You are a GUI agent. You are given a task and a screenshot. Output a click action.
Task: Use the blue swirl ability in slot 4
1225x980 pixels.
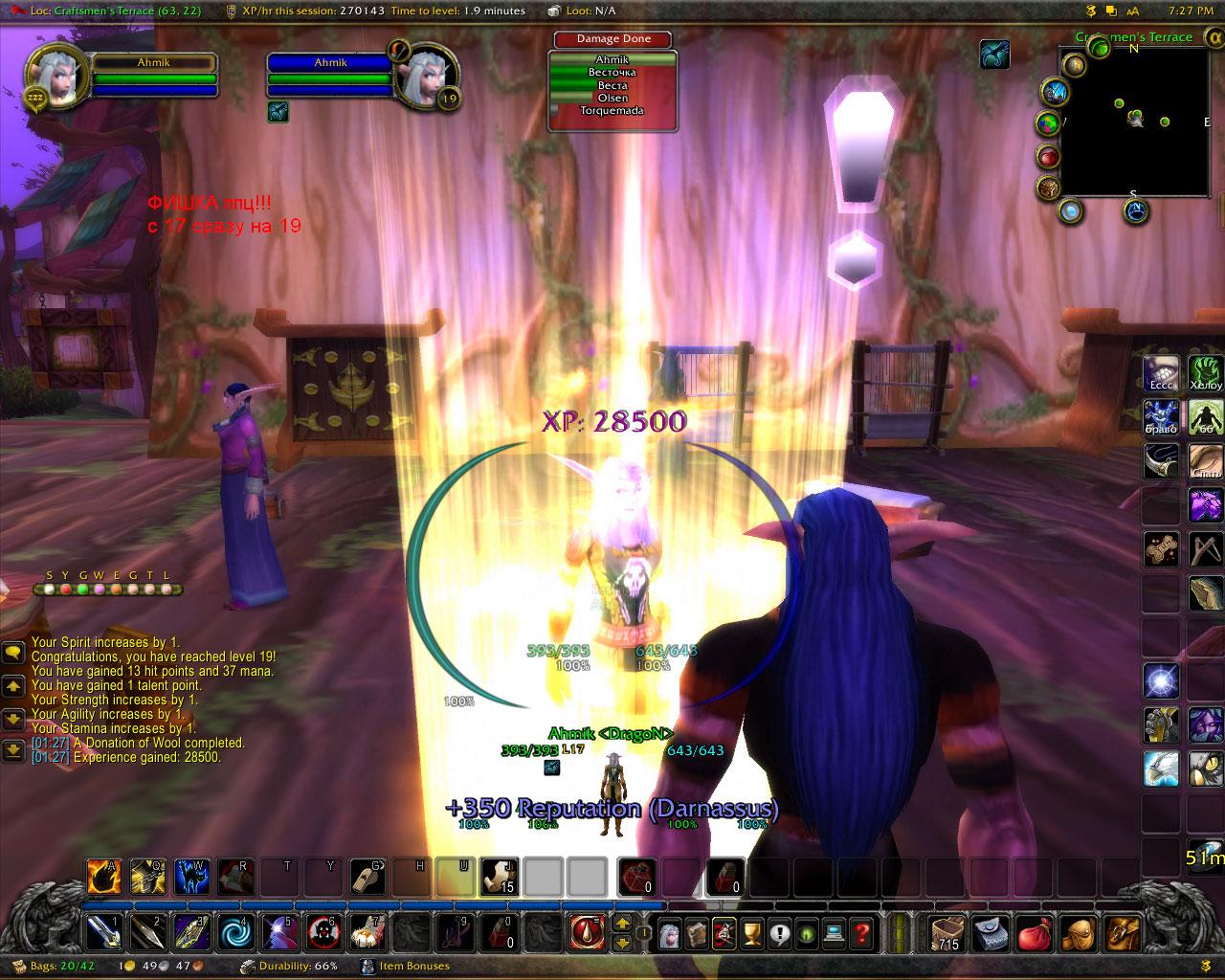(x=233, y=930)
